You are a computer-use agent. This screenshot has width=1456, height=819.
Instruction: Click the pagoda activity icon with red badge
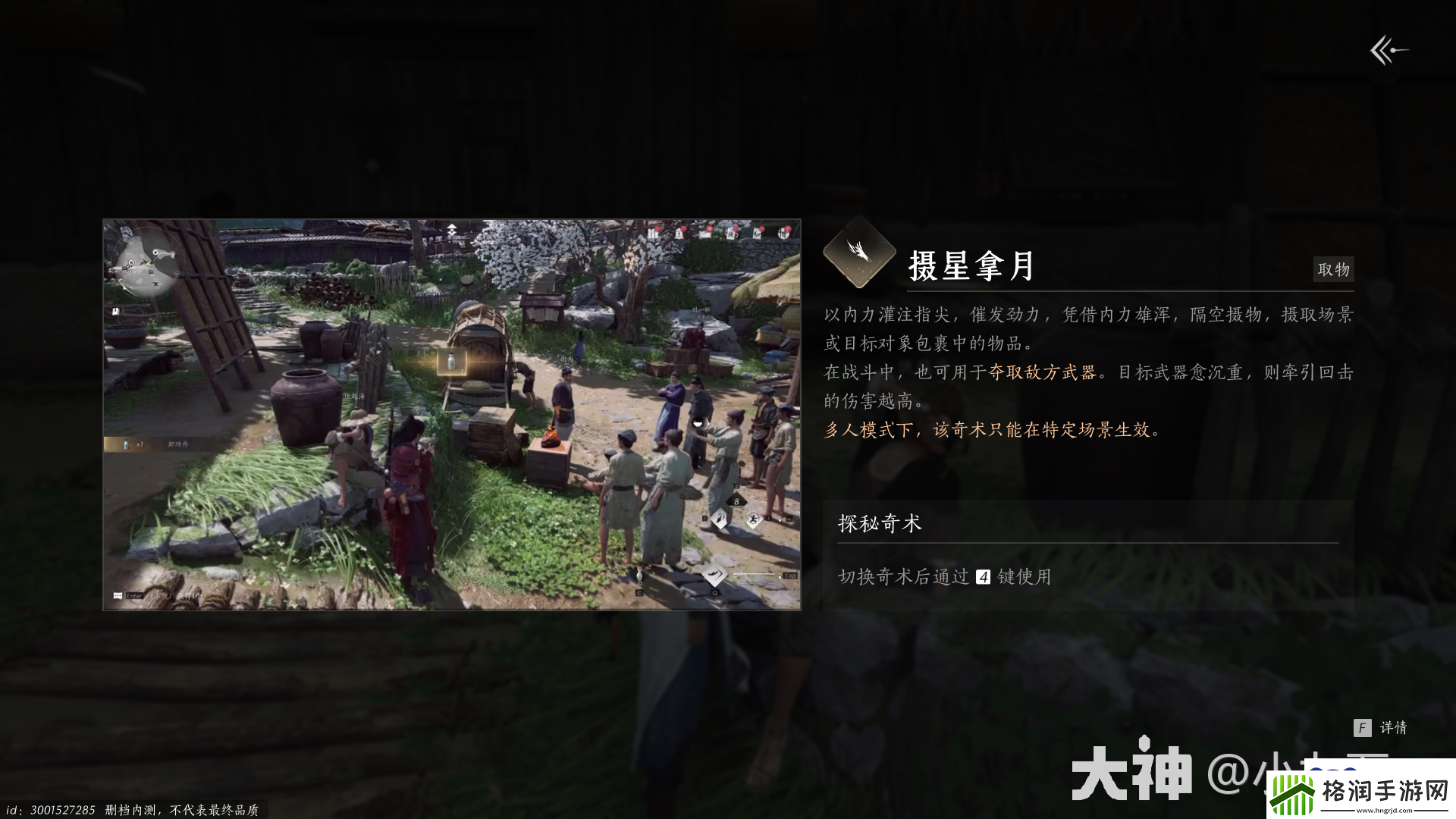coord(679,232)
